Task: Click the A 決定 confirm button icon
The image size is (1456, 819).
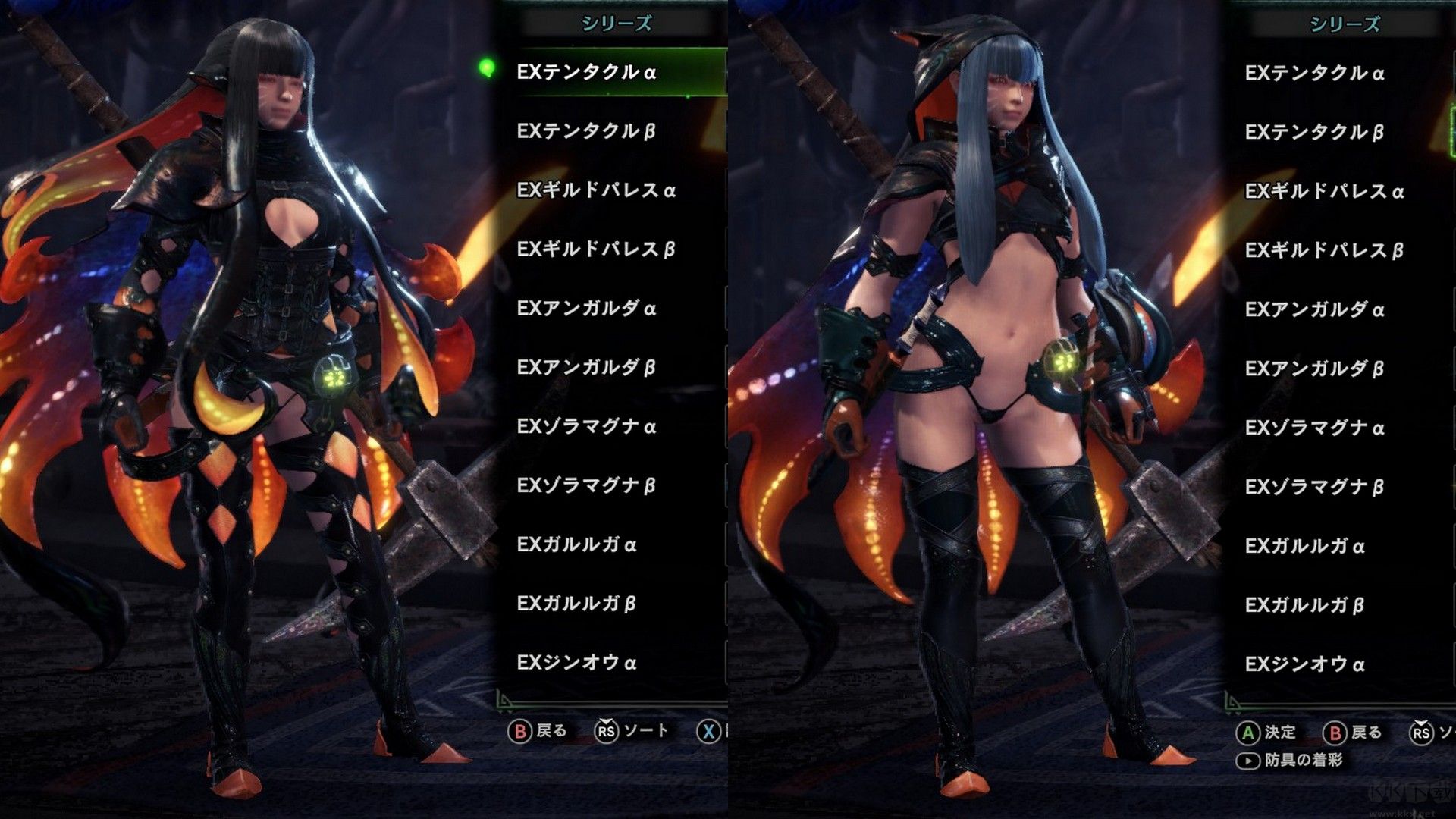Action: click(1250, 733)
